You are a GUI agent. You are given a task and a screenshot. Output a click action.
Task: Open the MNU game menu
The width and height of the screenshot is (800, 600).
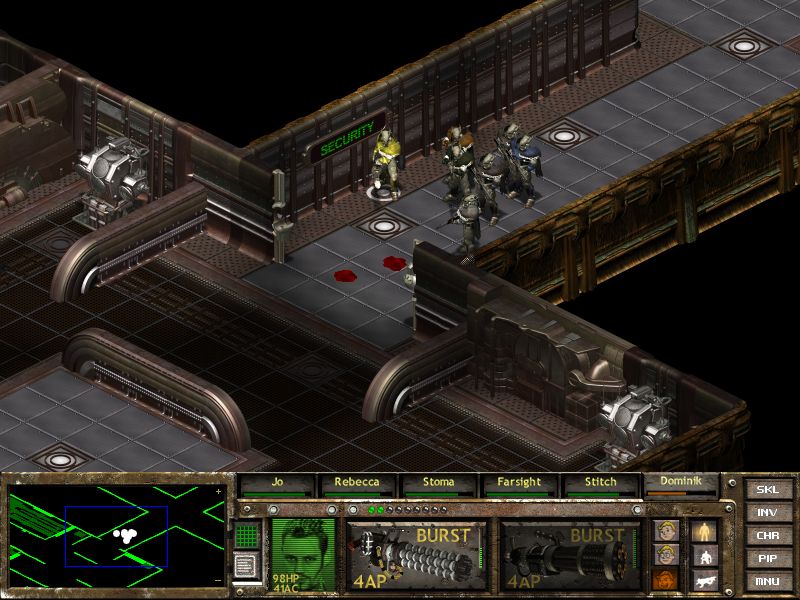click(767, 581)
